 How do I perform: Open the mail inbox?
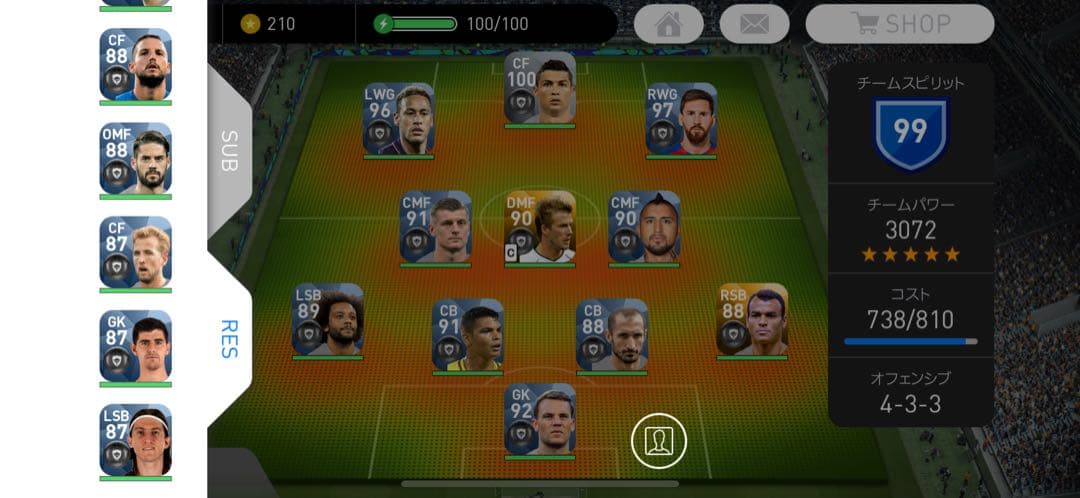click(x=754, y=24)
